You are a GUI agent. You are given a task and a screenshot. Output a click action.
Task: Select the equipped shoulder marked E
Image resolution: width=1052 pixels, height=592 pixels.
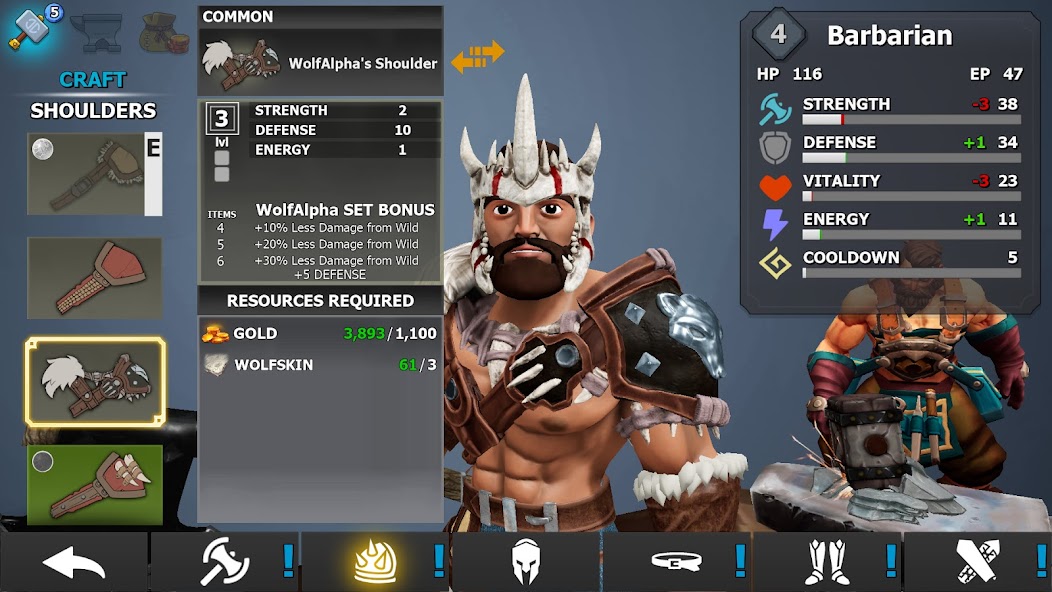tap(94, 175)
